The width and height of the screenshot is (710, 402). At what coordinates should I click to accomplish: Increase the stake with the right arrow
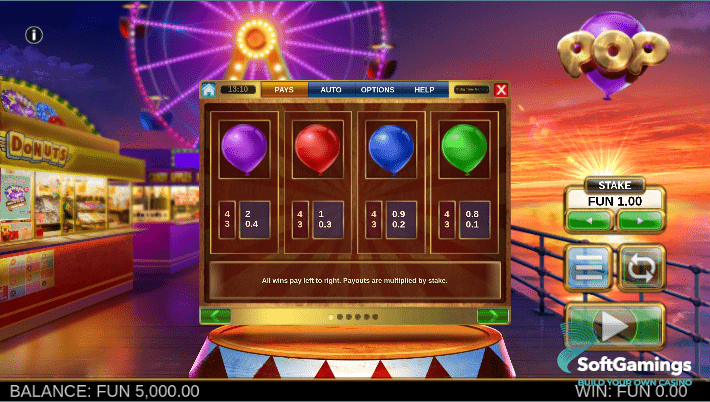pyautogui.click(x=641, y=220)
